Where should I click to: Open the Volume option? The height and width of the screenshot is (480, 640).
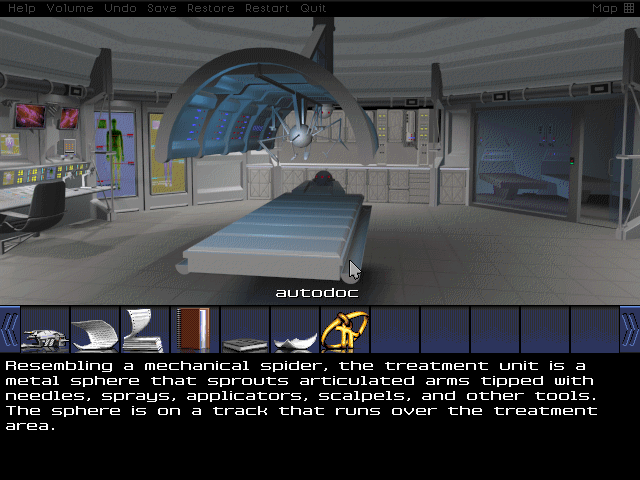[70, 8]
